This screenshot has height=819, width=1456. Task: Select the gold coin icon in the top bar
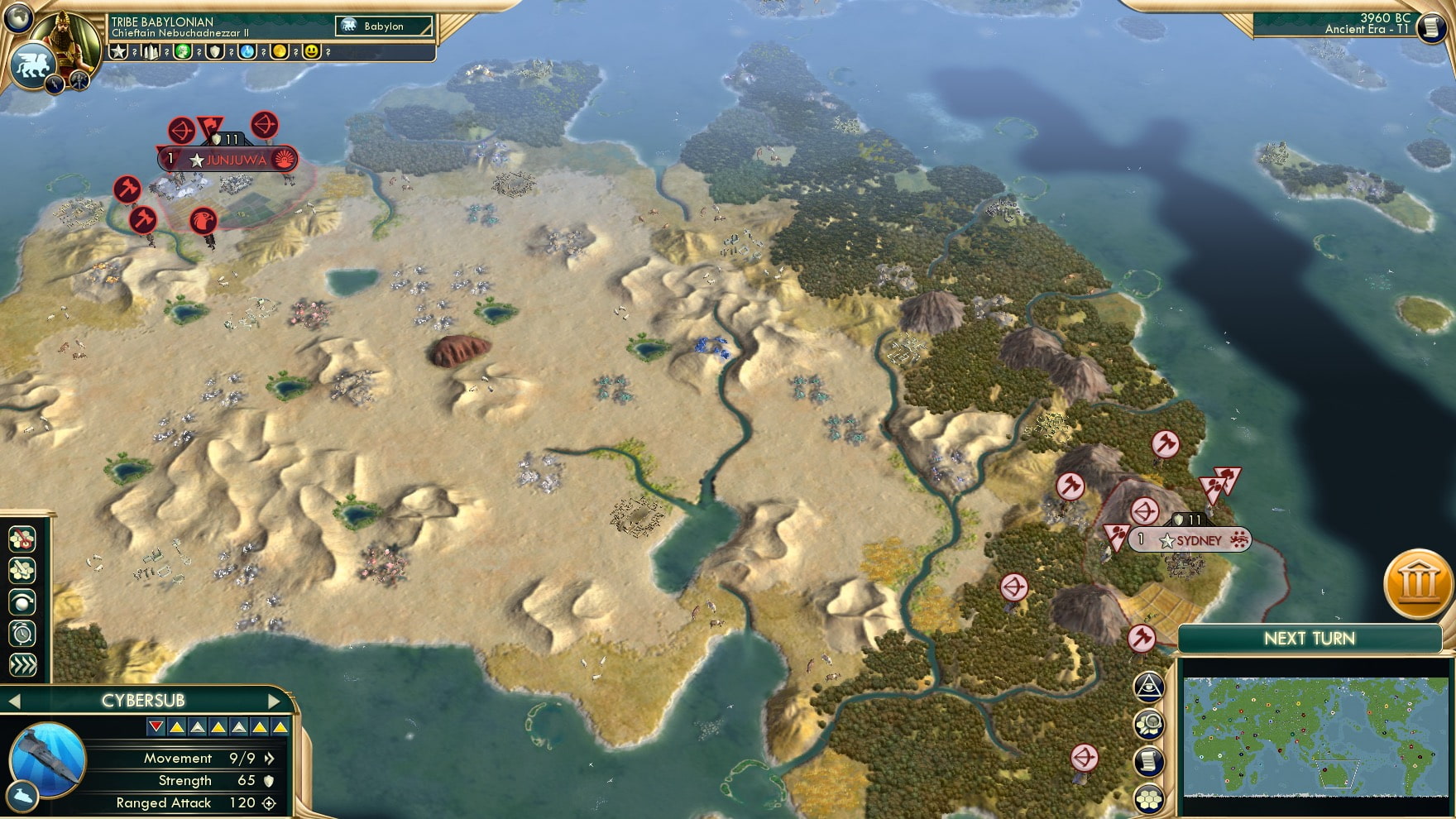pyautogui.click(x=278, y=52)
